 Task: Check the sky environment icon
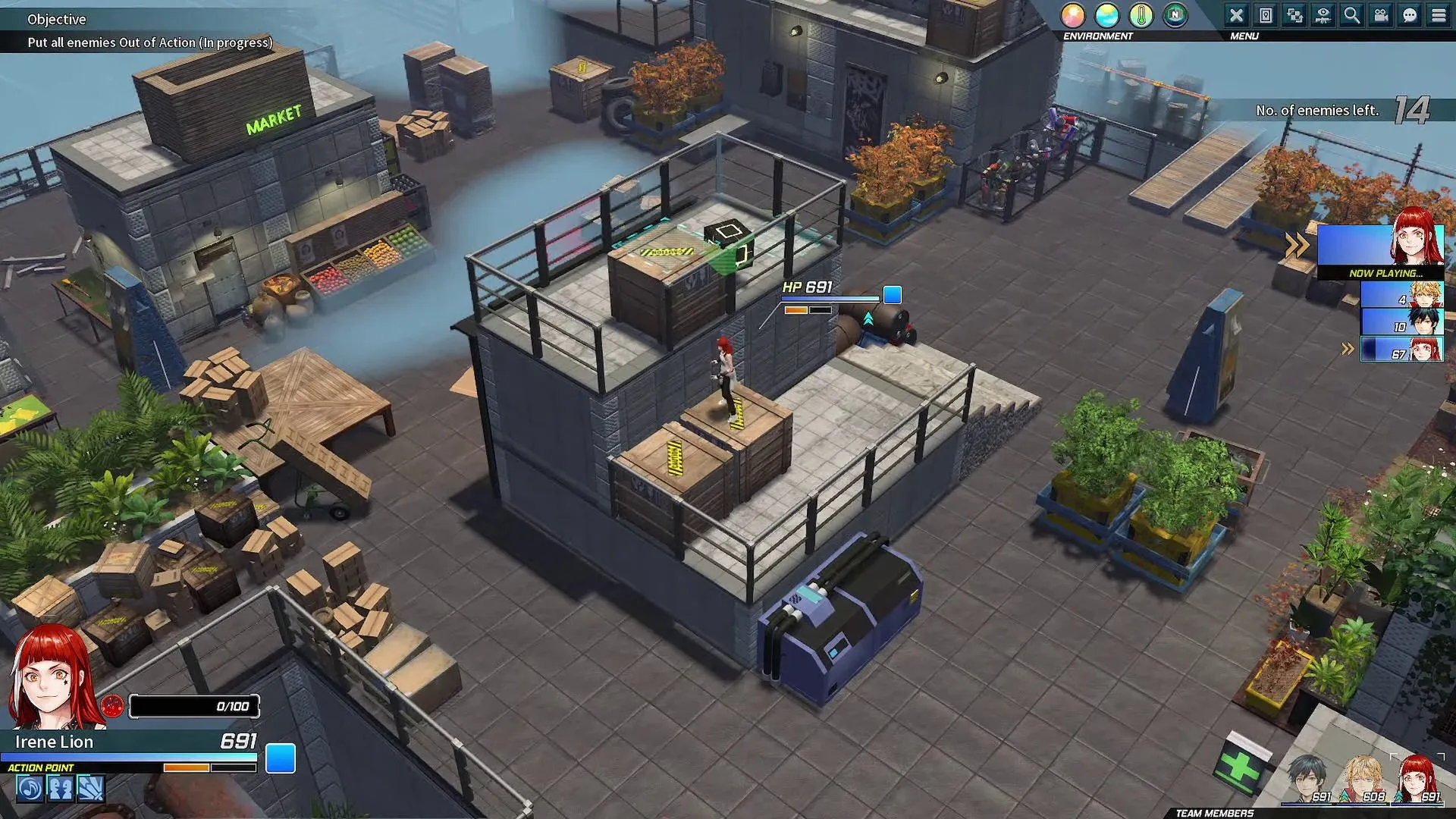click(1107, 15)
